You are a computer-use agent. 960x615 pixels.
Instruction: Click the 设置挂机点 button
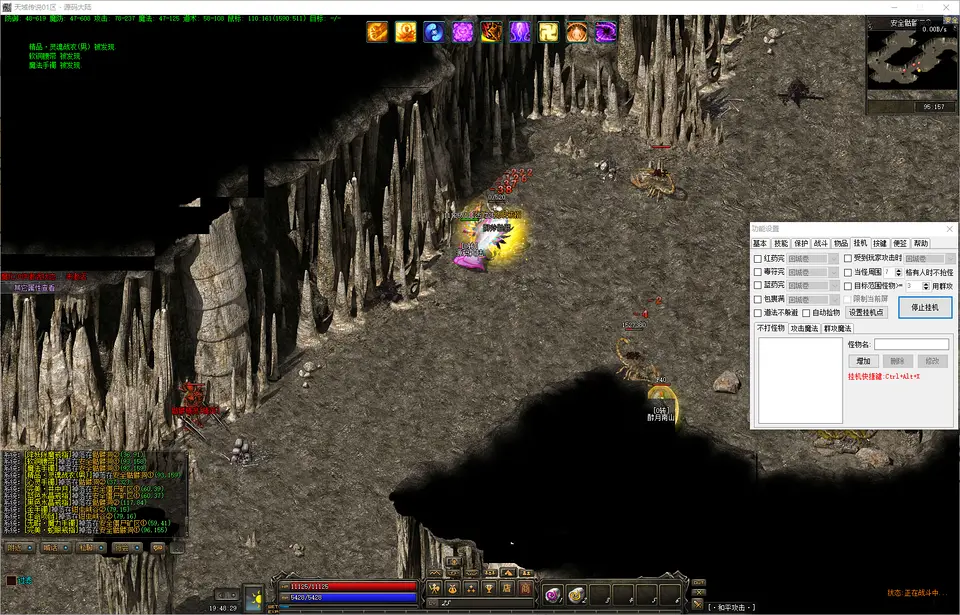pyautogui.click(x=866, y=313)
